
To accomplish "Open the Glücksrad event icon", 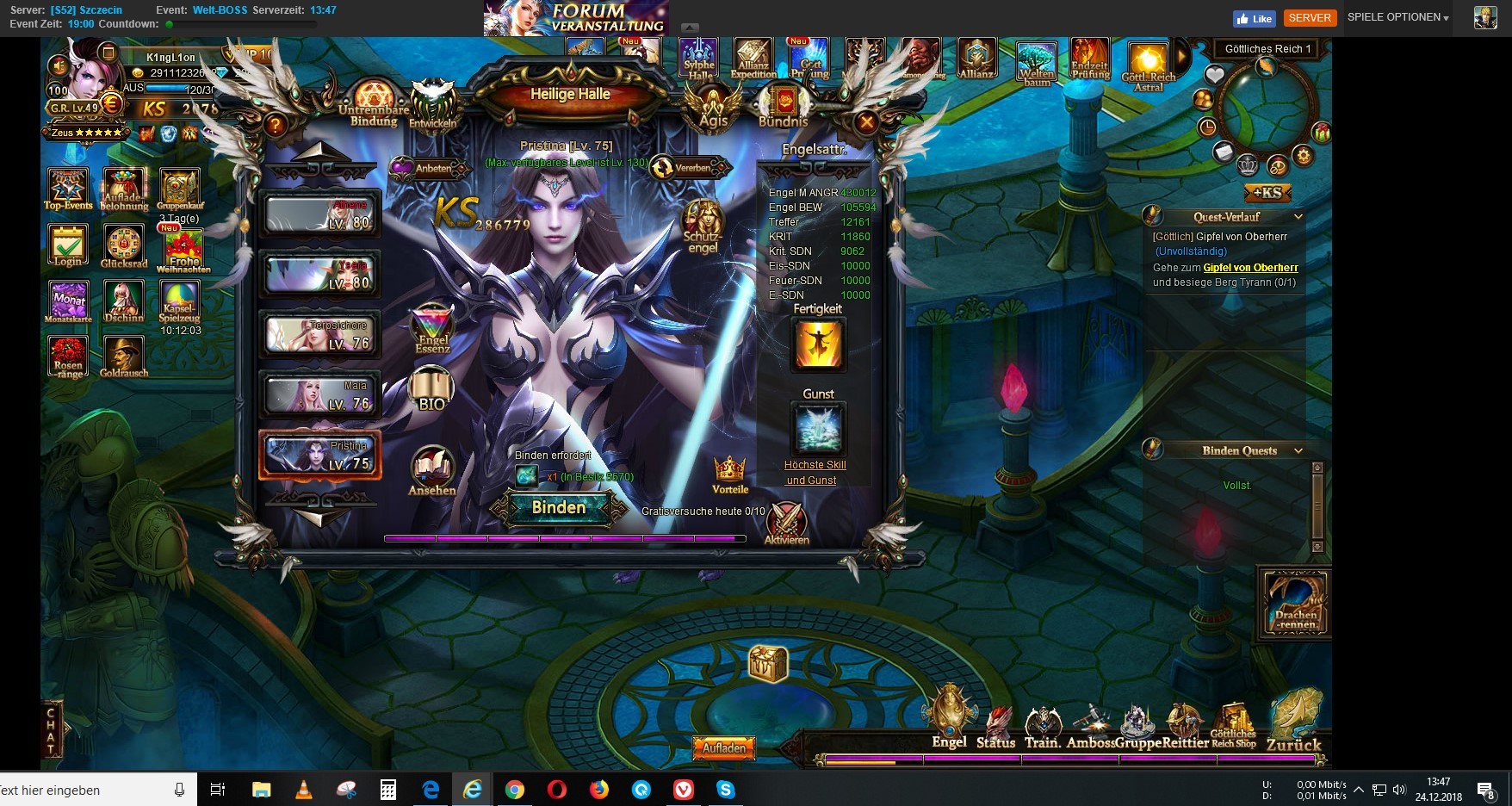I will coord(124,246).
